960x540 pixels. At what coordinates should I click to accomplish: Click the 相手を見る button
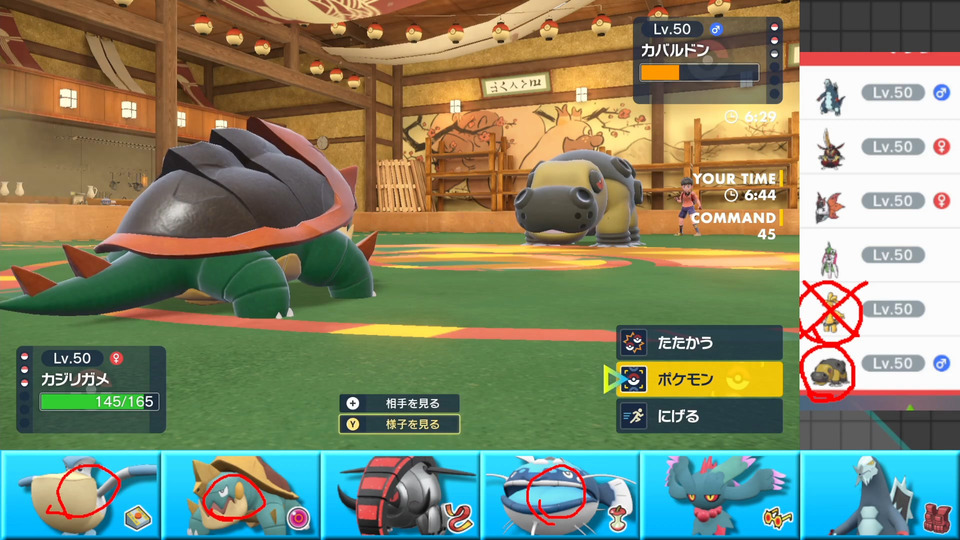pos(400,403)
